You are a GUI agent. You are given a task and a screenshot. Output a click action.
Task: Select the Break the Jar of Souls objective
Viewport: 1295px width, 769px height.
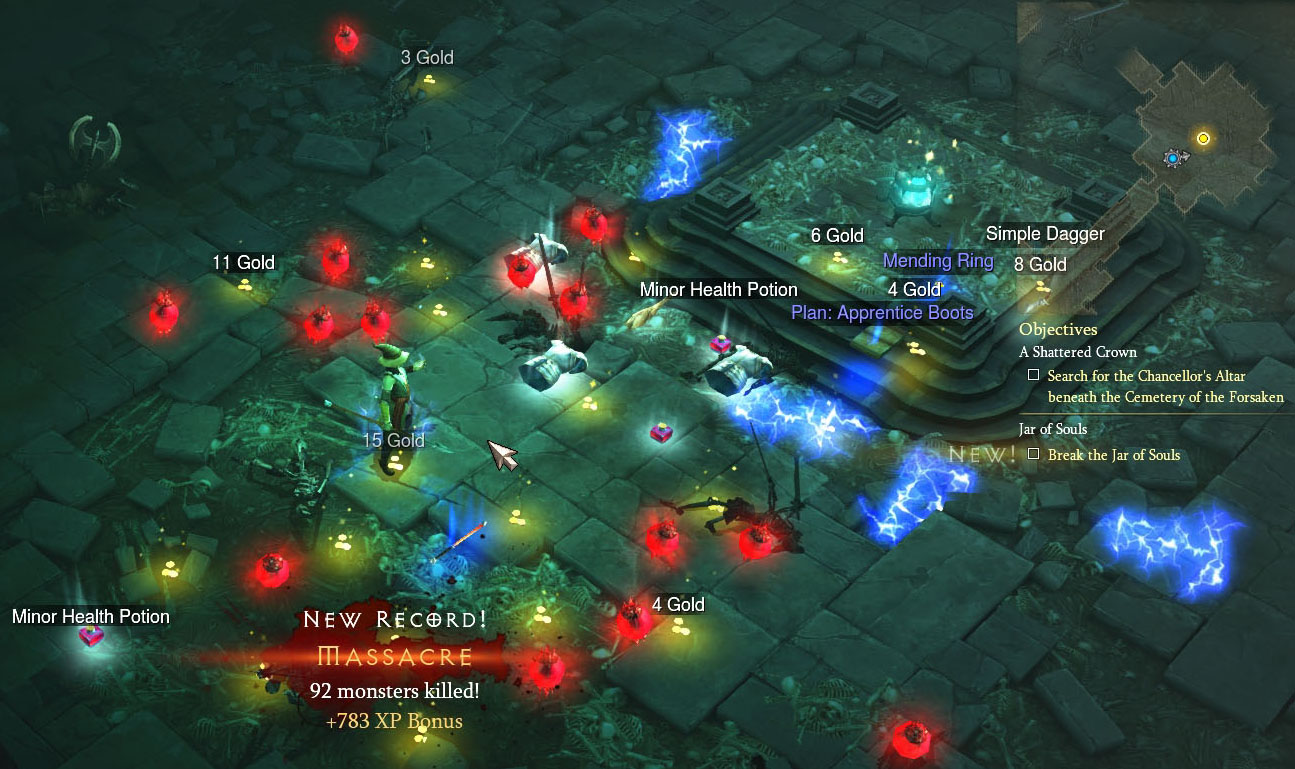pos(1113,455)
